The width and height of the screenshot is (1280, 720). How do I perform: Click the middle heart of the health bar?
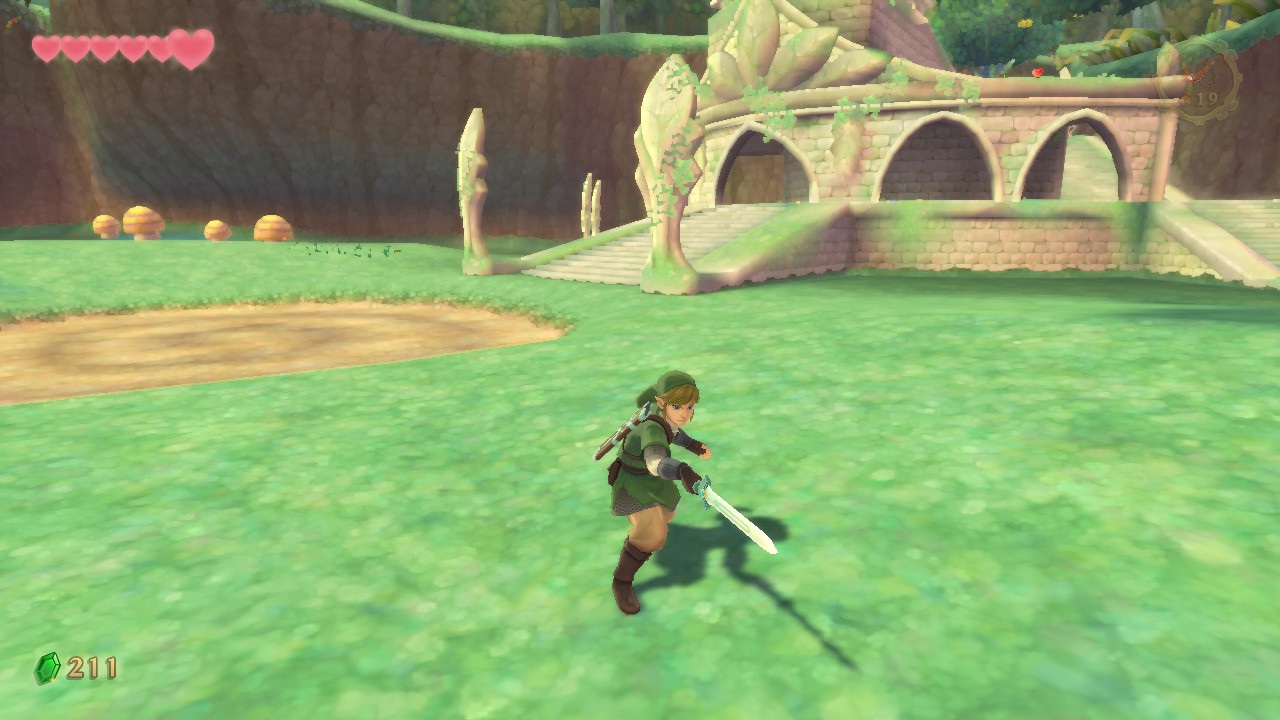tap(103, 47)
